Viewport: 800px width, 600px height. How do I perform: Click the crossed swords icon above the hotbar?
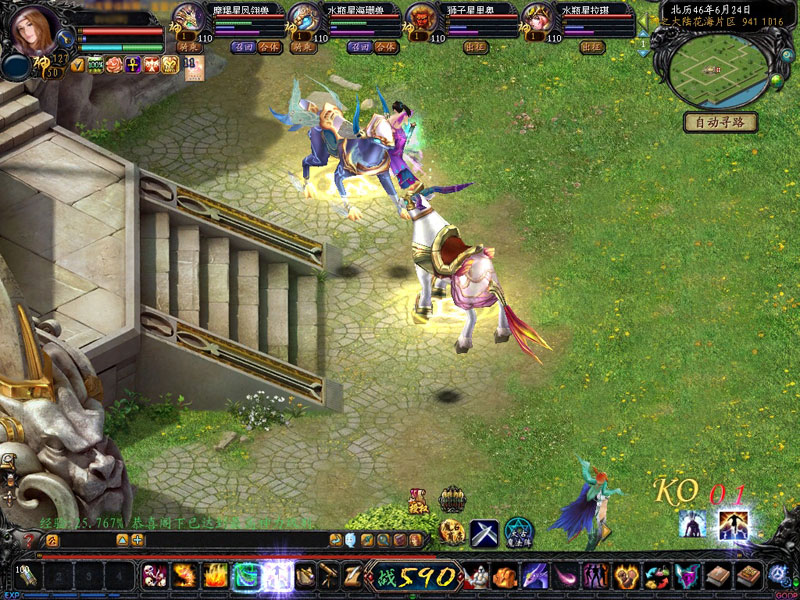coord(485,533)
